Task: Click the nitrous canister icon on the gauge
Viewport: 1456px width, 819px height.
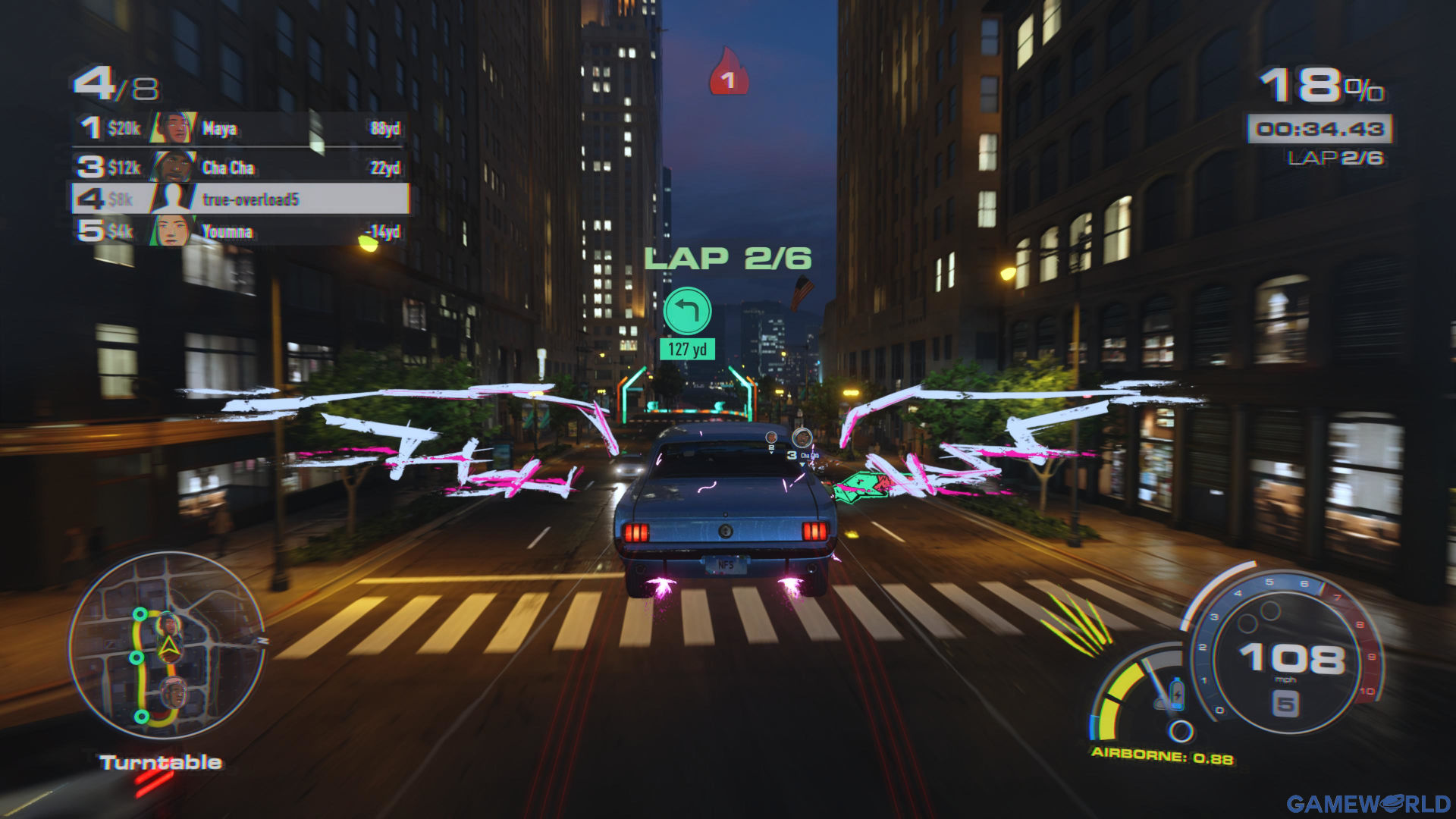Action: (1177, 692)
